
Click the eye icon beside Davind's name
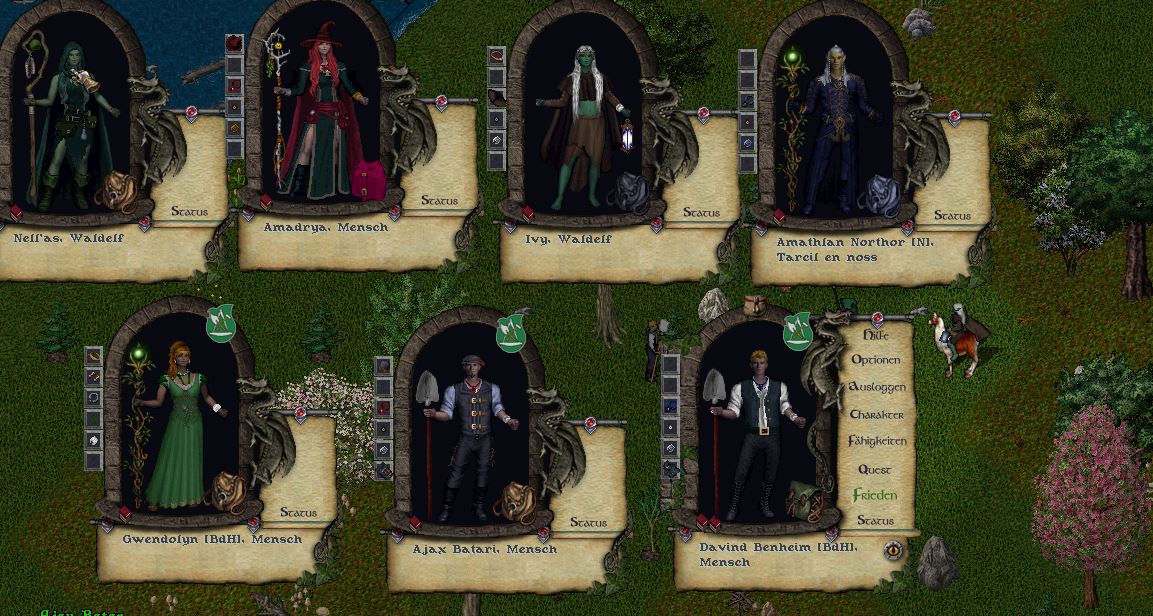(x=893, y=548)
